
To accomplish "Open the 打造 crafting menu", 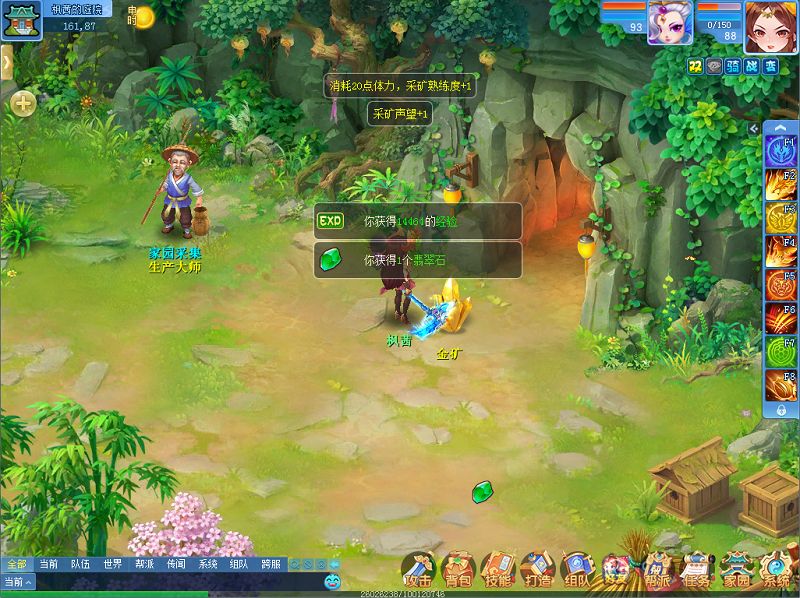I will pyautogui.click(x=538, y=570).
